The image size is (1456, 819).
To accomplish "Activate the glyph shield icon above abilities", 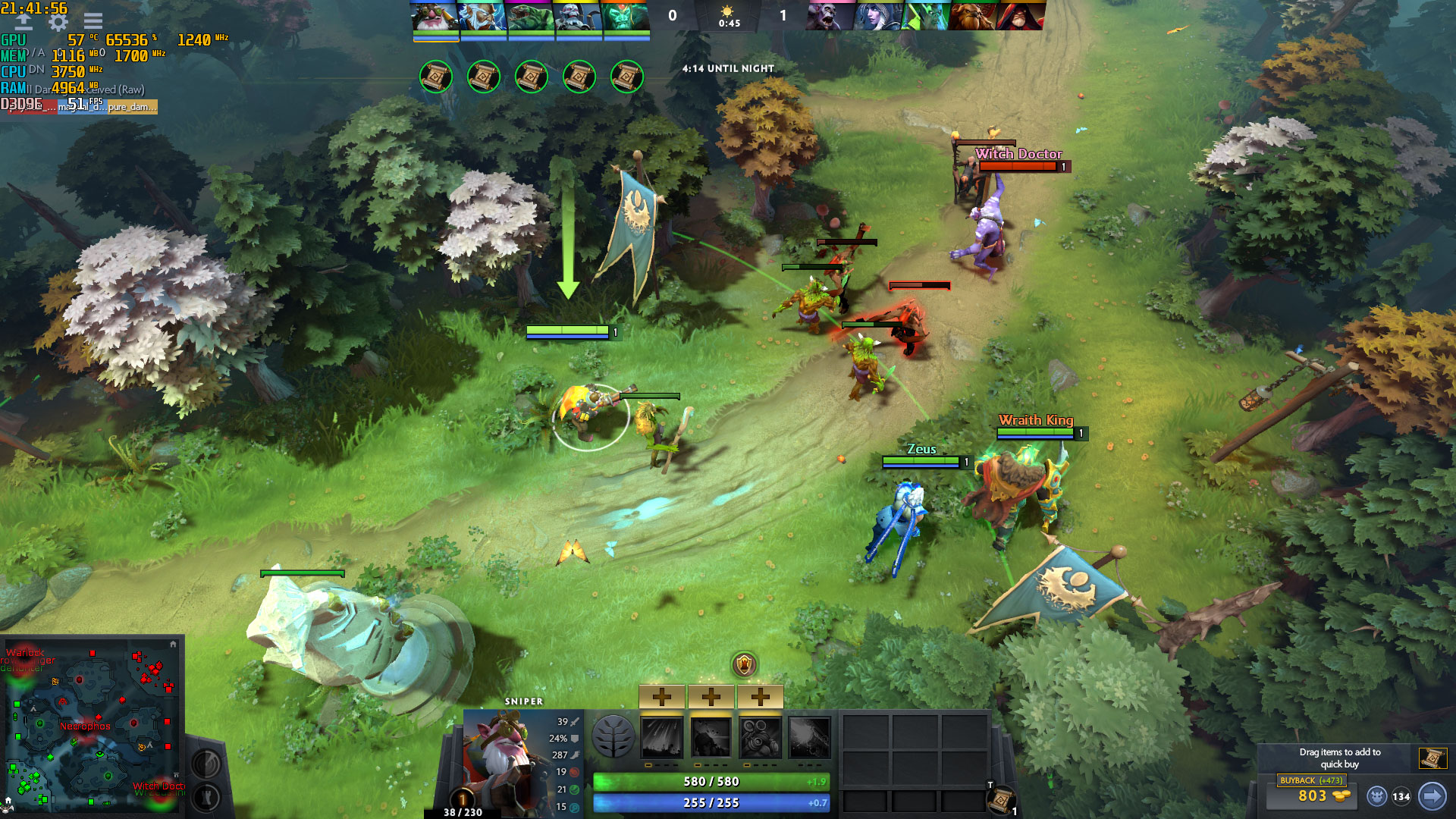I will [745, 665].
